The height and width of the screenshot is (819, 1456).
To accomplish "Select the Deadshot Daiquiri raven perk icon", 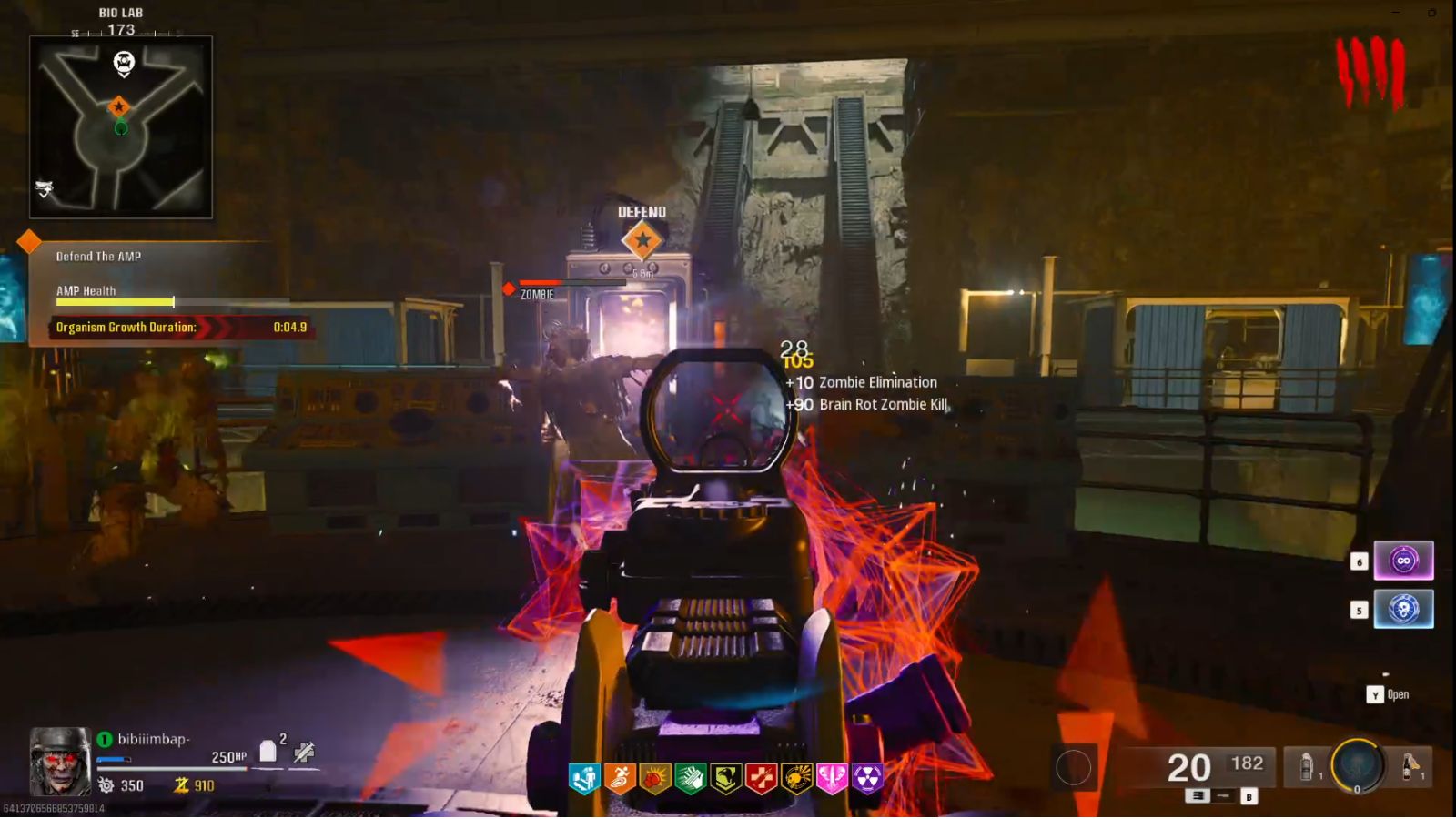I will 725,778.
